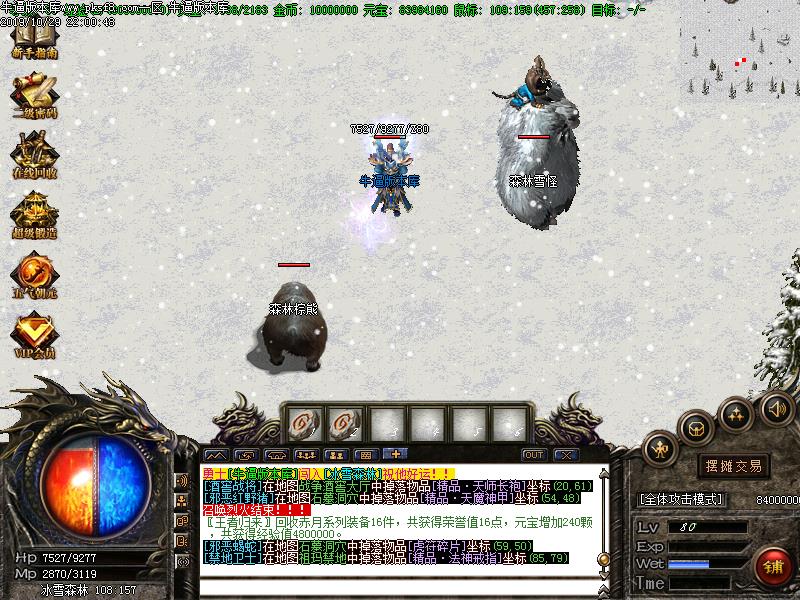Open the 二级密码 secondary password icon
800x600 pixels.
pyautogui.click(x=34, y=98)
